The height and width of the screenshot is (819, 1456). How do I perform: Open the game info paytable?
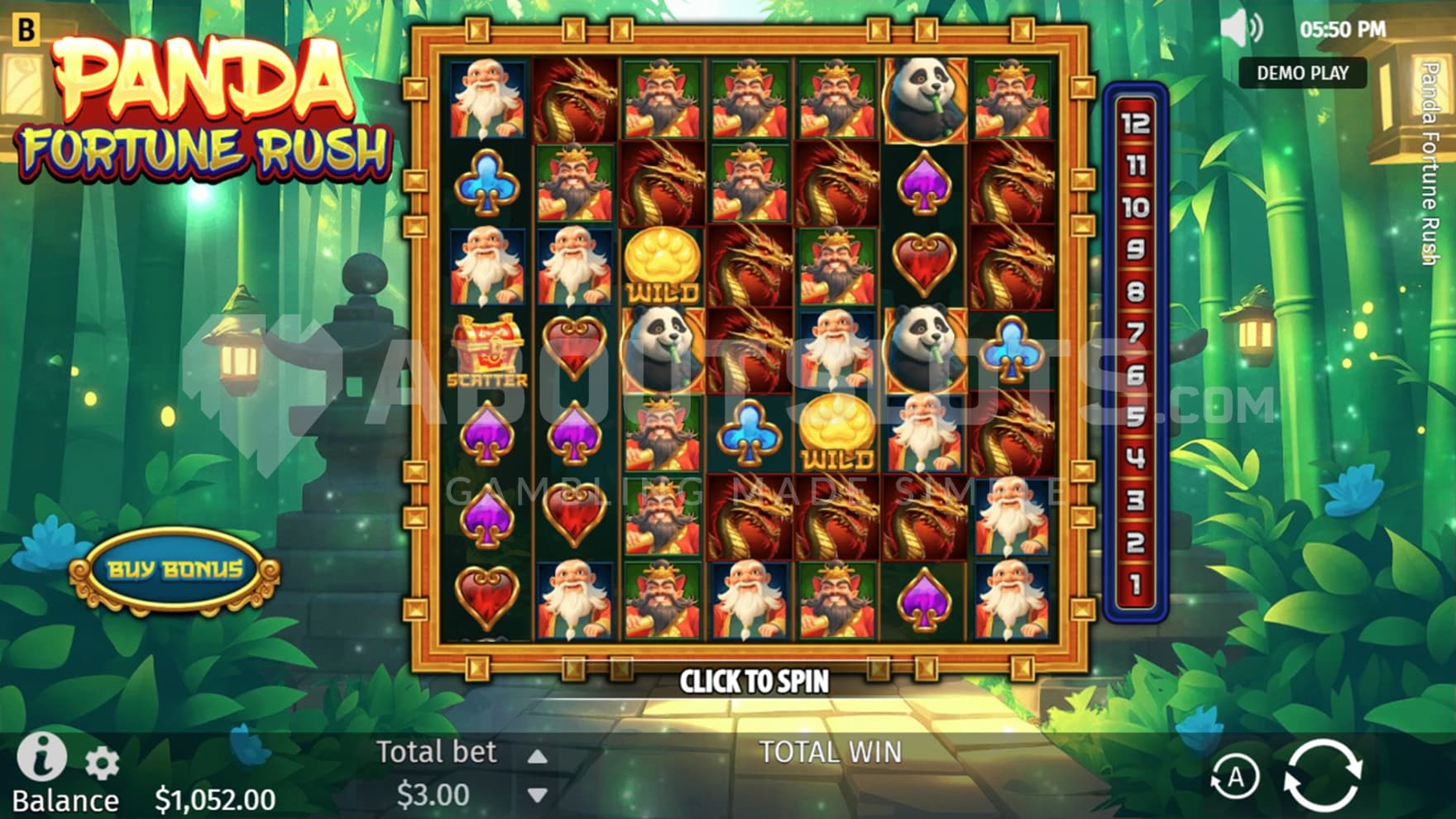41,756
